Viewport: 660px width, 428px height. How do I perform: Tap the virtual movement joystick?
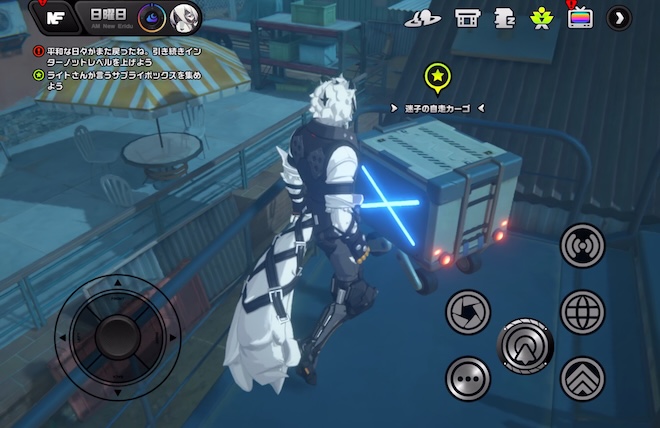[x=117, y=330]
